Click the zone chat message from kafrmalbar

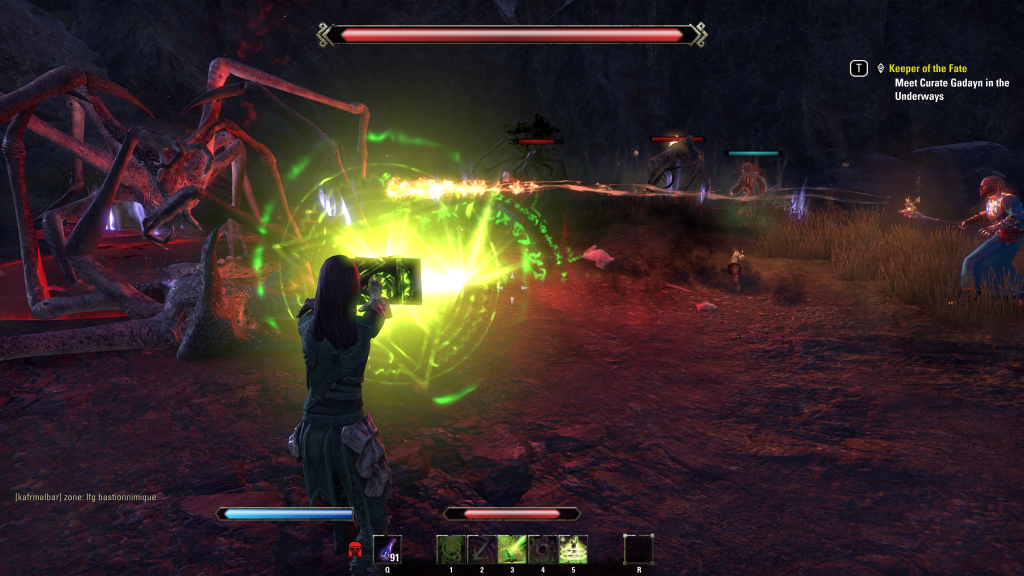click(x=86, y=497)
